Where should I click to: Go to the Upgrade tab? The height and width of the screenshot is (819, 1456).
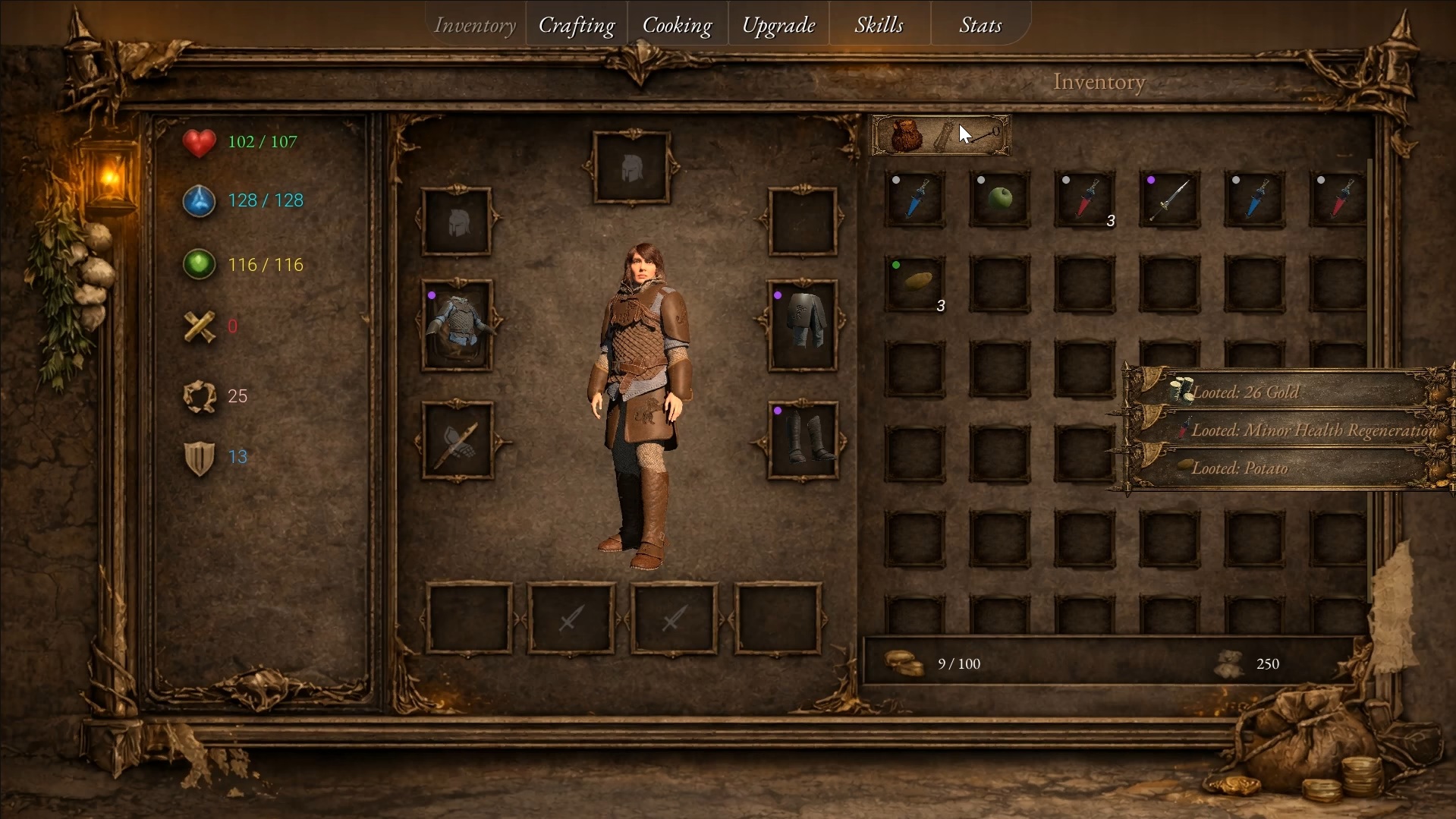(x=778, y=25)
